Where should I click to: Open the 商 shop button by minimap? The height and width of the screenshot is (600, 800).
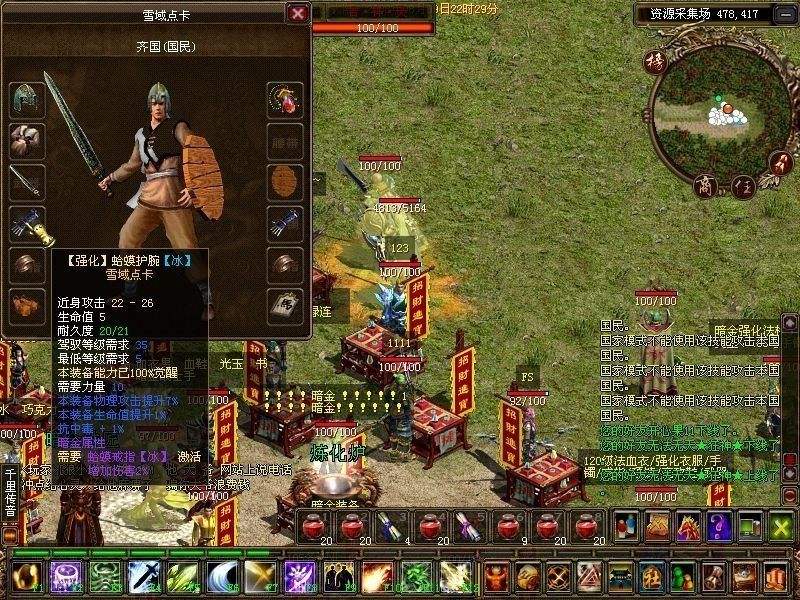pyautogui.click(x=707, y=187)
